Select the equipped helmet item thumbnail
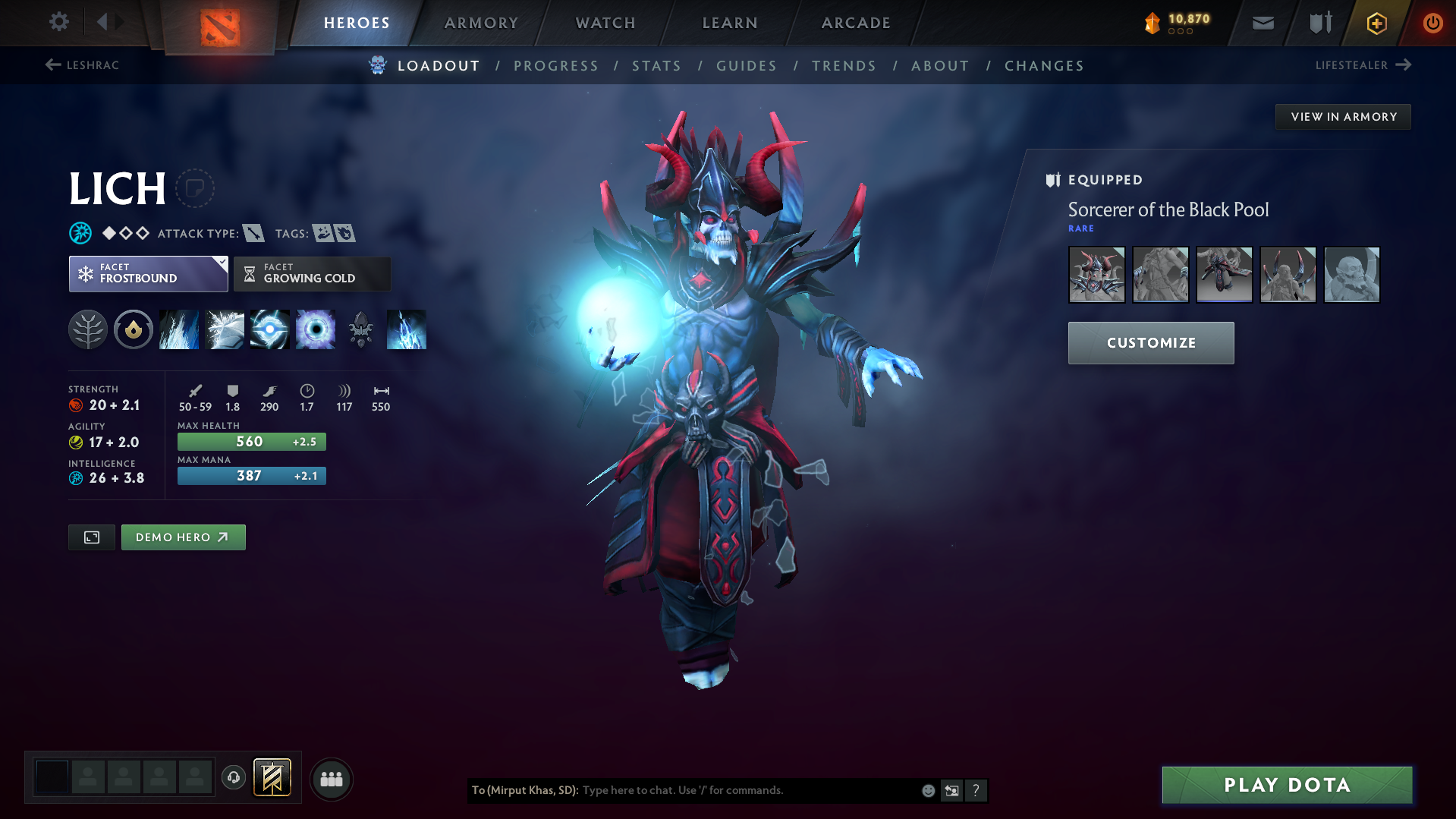The width and height of the screenshot is (1456, 819). 1096,275
